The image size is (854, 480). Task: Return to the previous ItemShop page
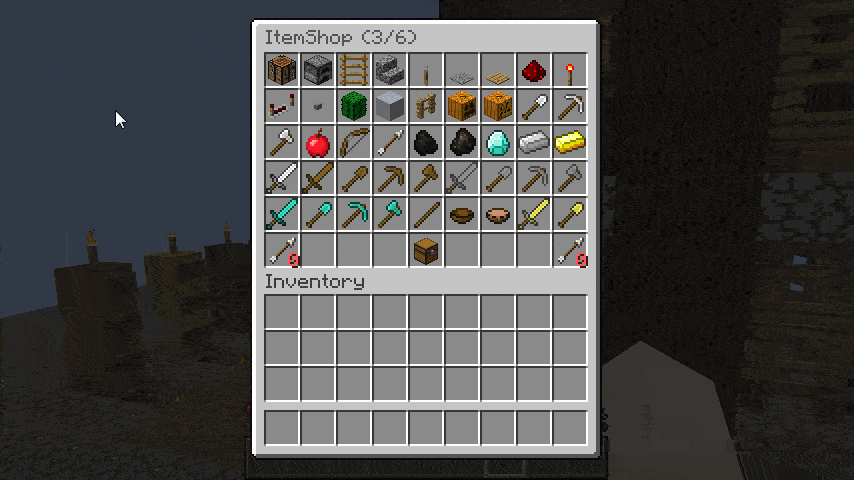(282, 251)
